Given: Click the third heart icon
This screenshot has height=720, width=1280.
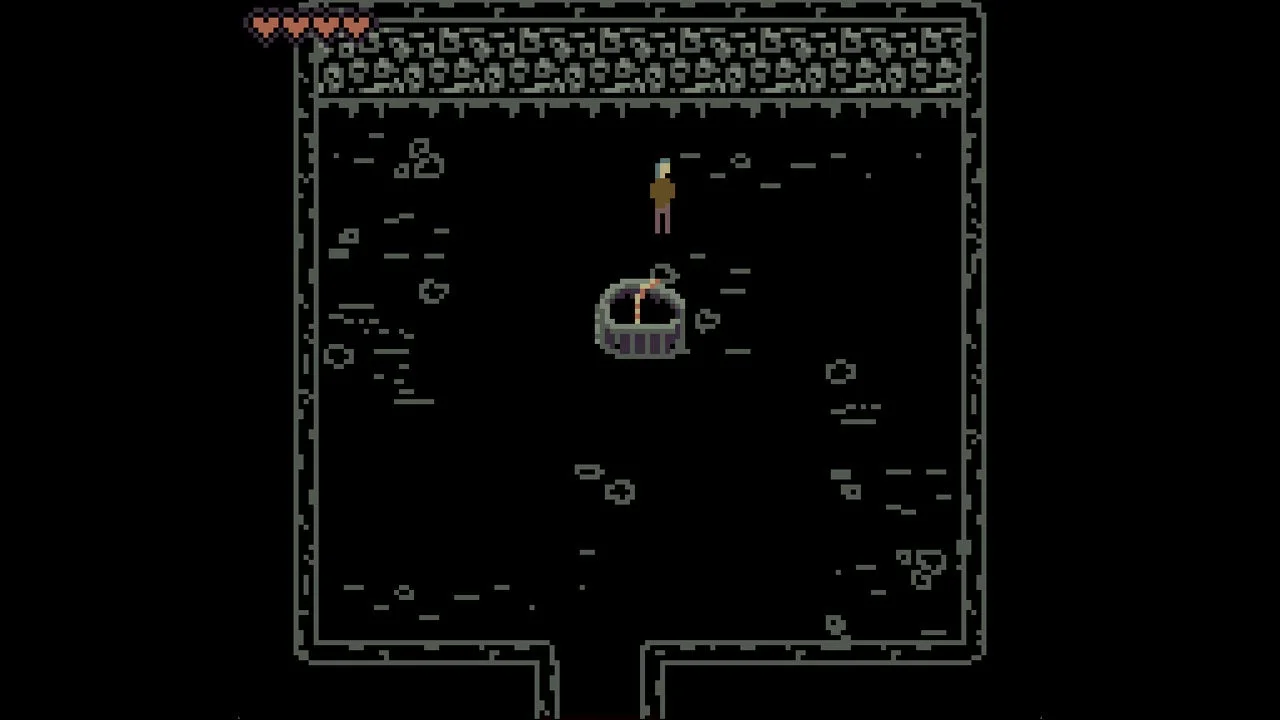Looking at the screenshot, I should [x=325, y=27].
